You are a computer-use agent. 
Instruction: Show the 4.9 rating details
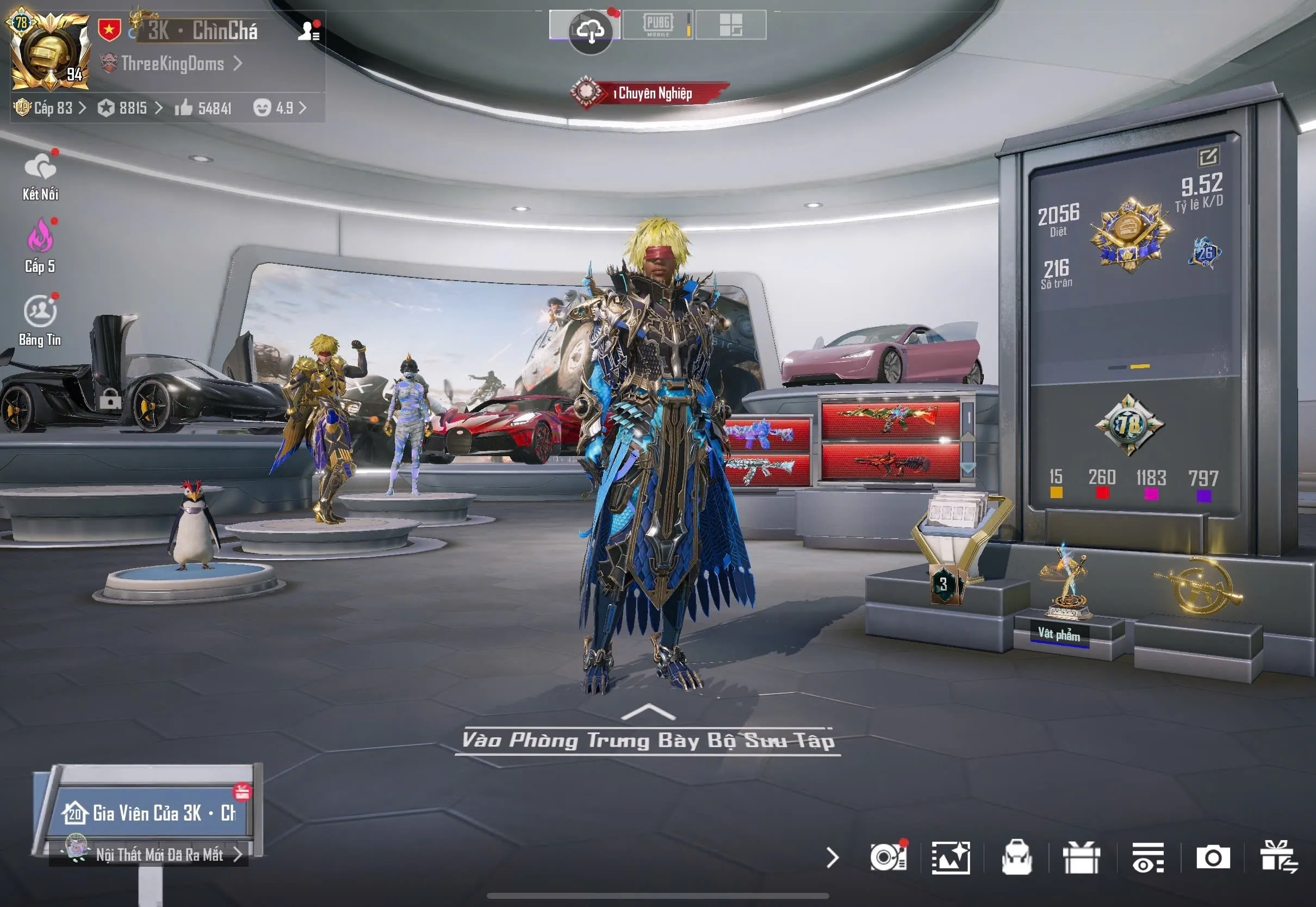click(x=280, y=108)
